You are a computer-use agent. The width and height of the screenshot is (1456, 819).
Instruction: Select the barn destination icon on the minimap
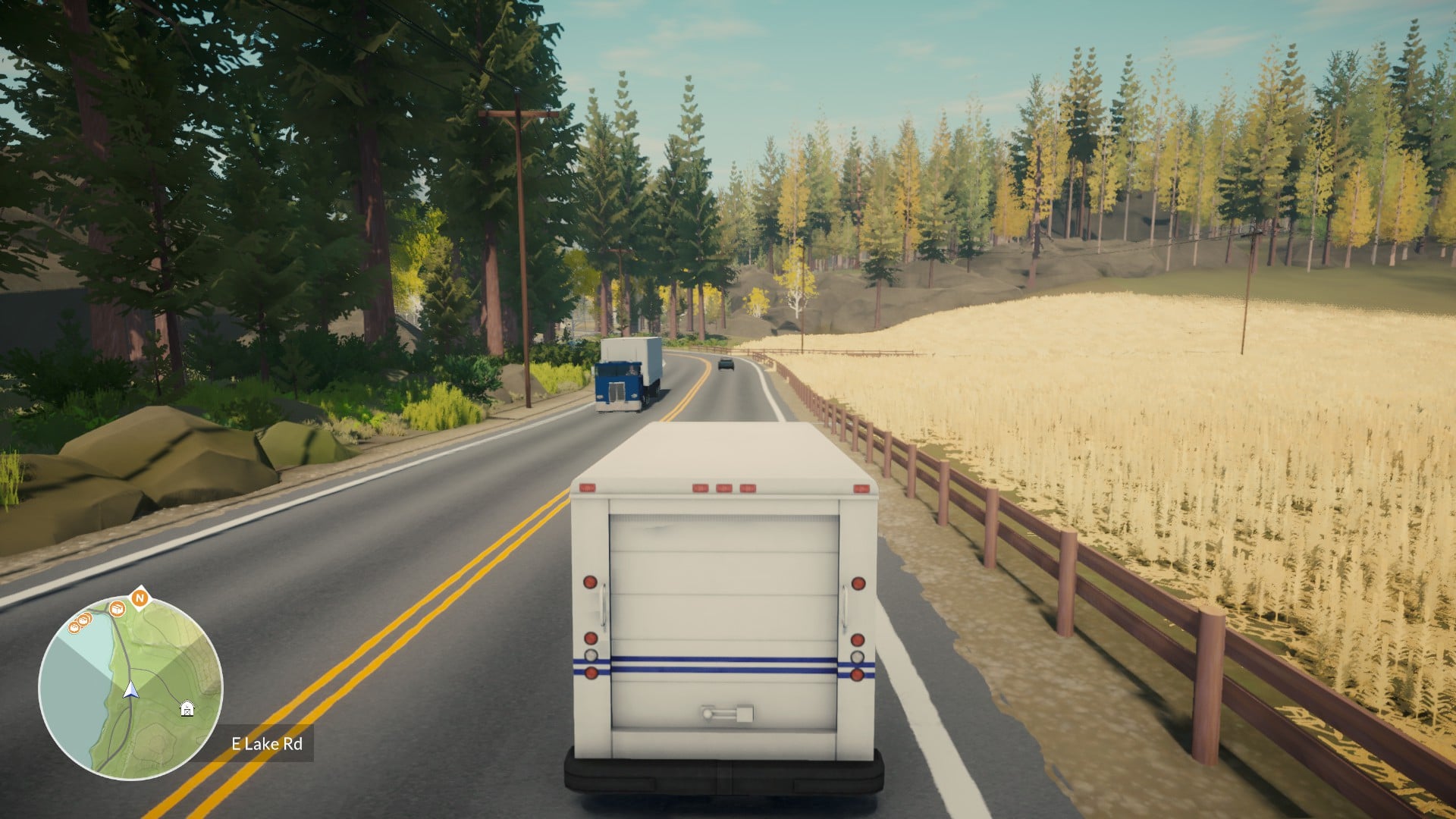[187, 709]
